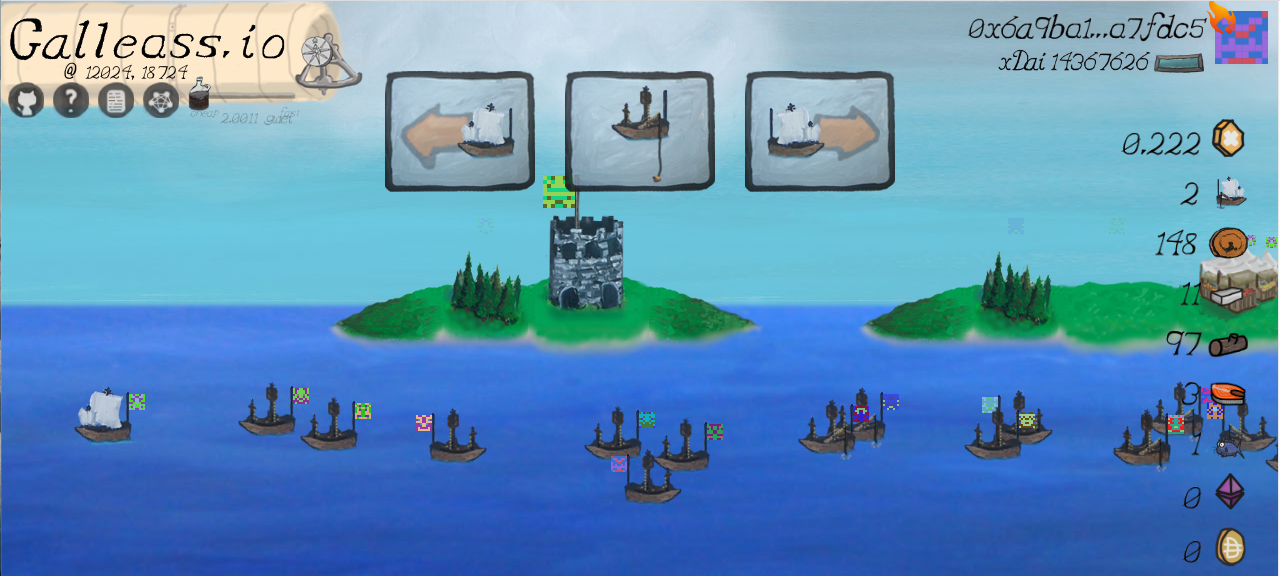1280x576 pixels.
Task: Sail the ship right with the arrow button
Action: 819,130
